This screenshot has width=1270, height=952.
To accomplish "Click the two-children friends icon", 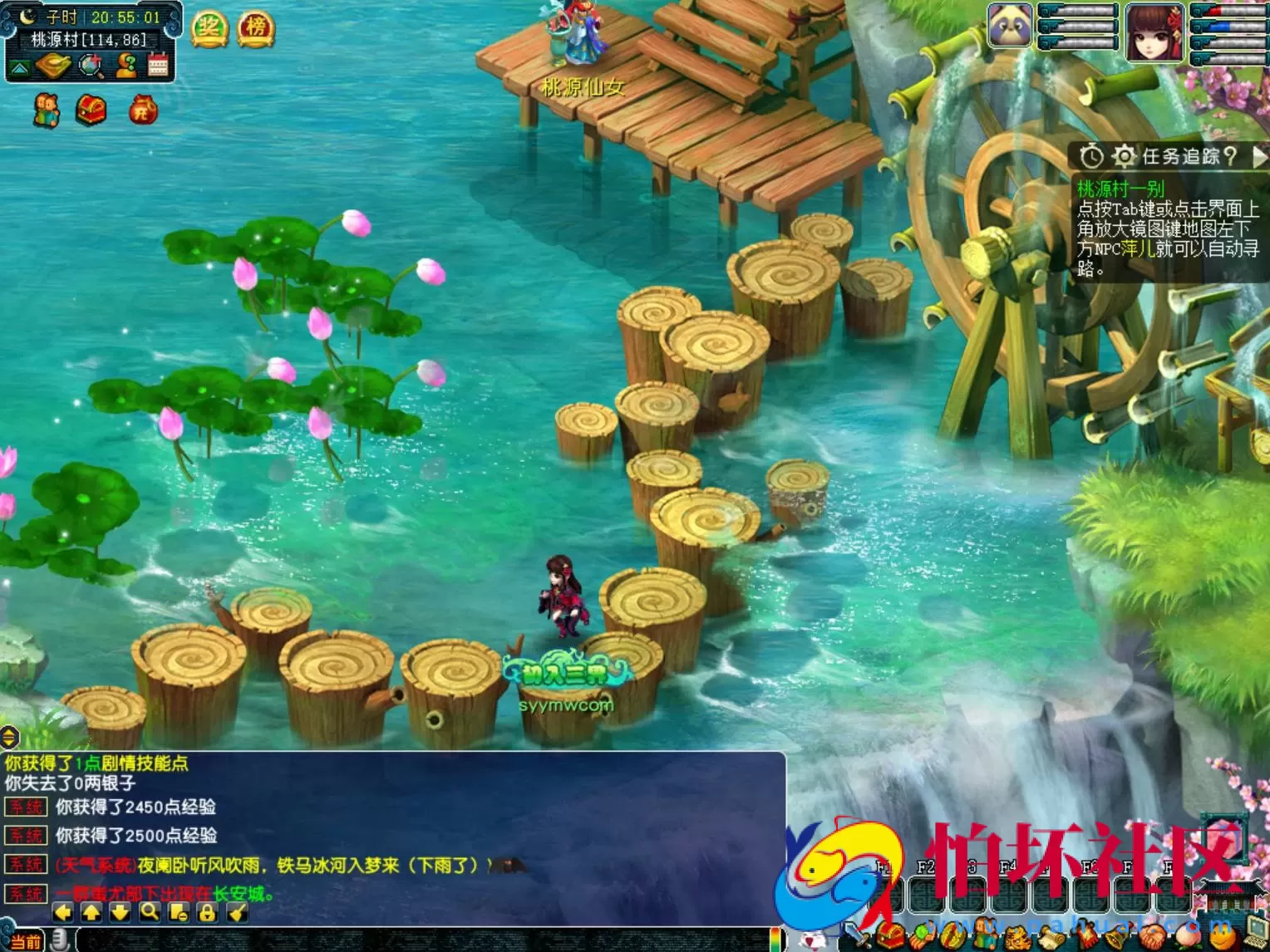I will tap(47, 110).
